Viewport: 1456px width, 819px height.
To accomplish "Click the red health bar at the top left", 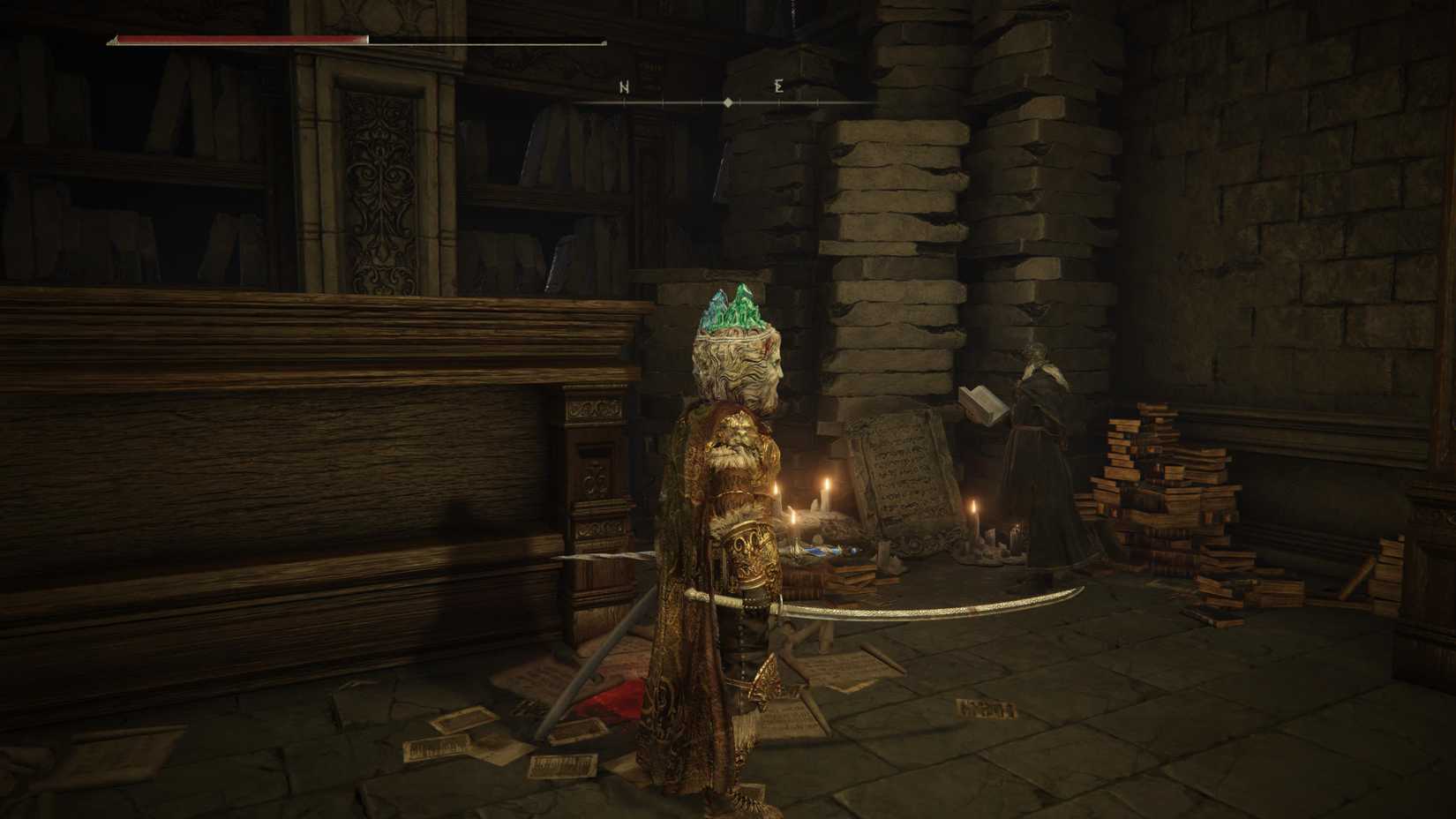I will pyautogui.click(x=238, y=40).
